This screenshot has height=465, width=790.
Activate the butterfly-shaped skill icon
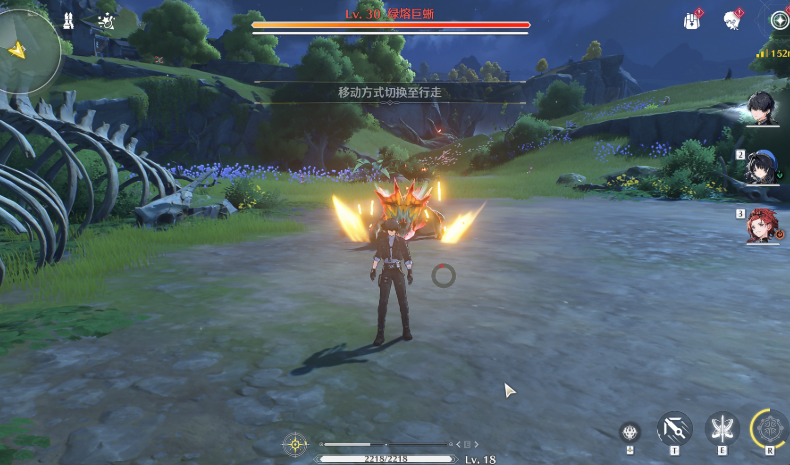tap(721, 430)
